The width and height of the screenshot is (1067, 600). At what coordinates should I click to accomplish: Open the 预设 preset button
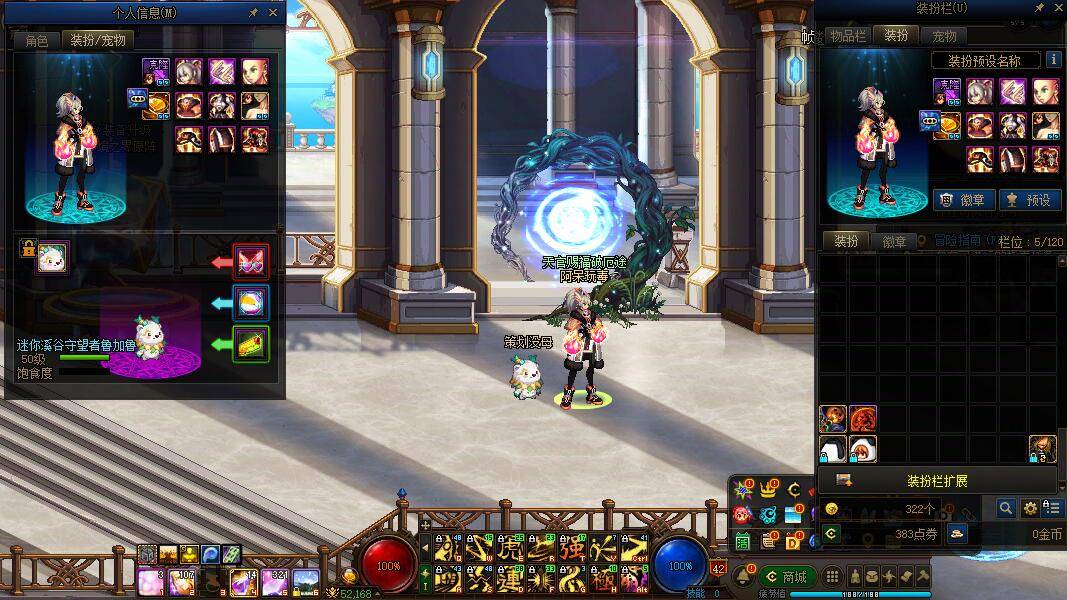point(1029,199)
